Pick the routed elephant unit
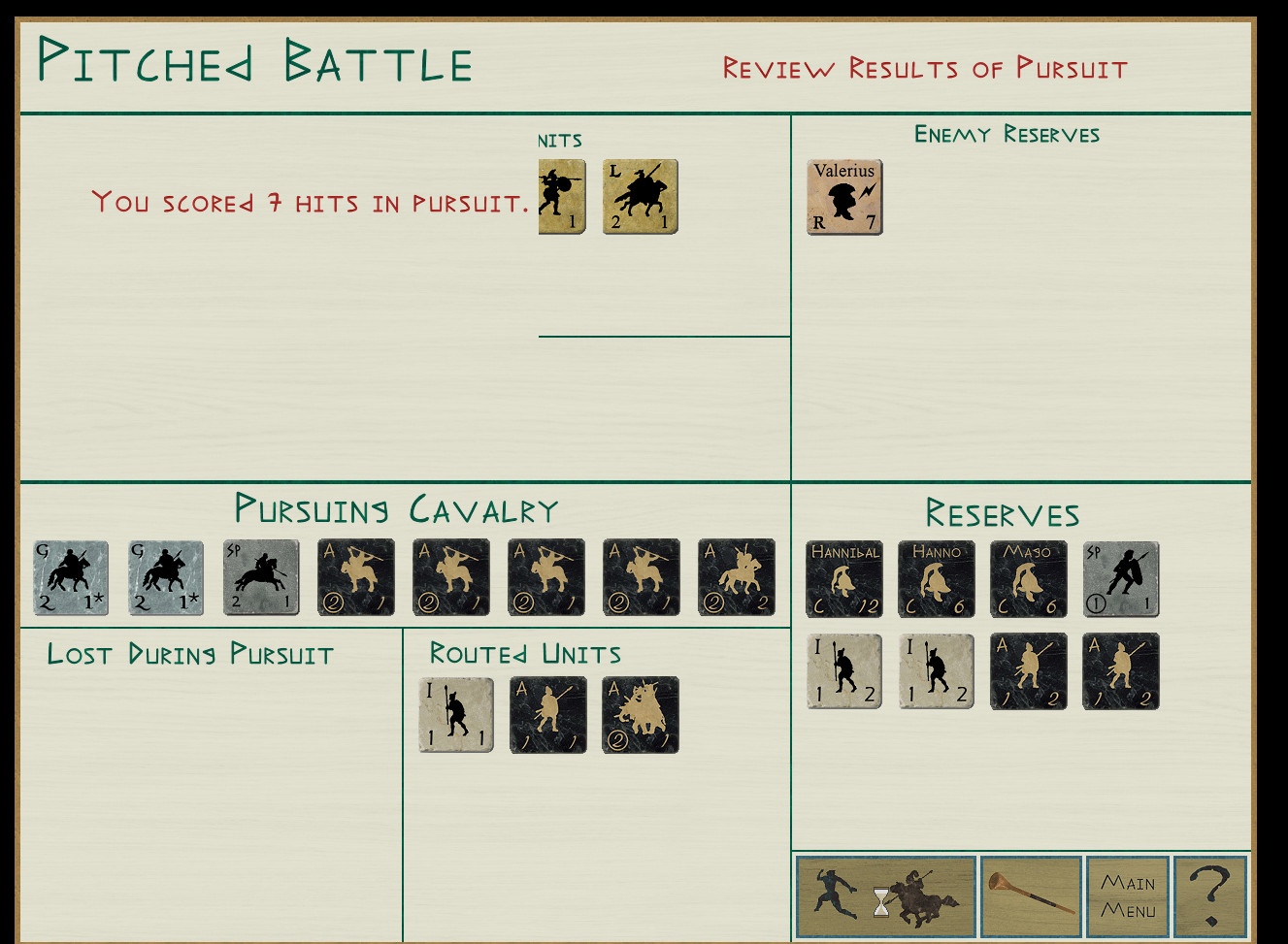The width and height of the screenshot is (1288, 944). click(x=641, y=715)
